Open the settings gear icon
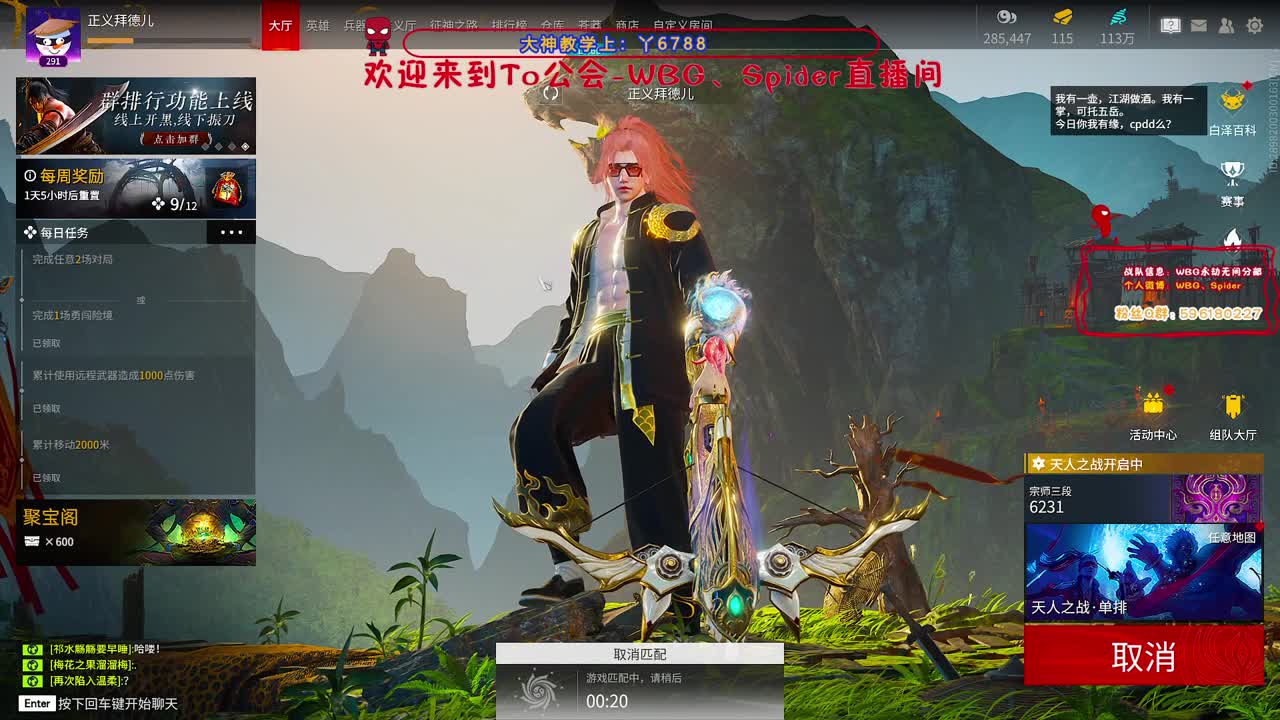This screenshot has height=720, width=1280. 1255,25
